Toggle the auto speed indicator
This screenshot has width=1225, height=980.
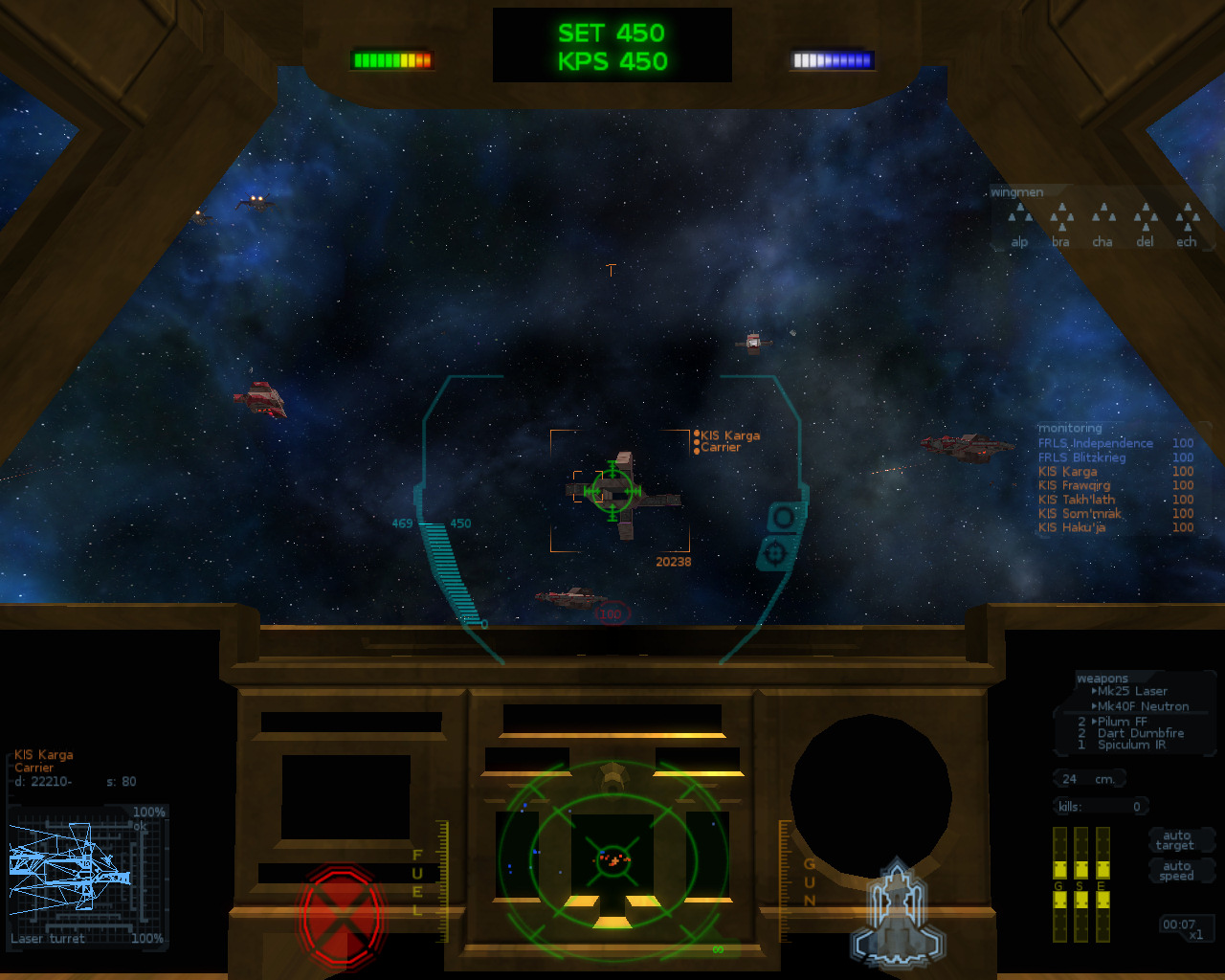pos(1176,871)
